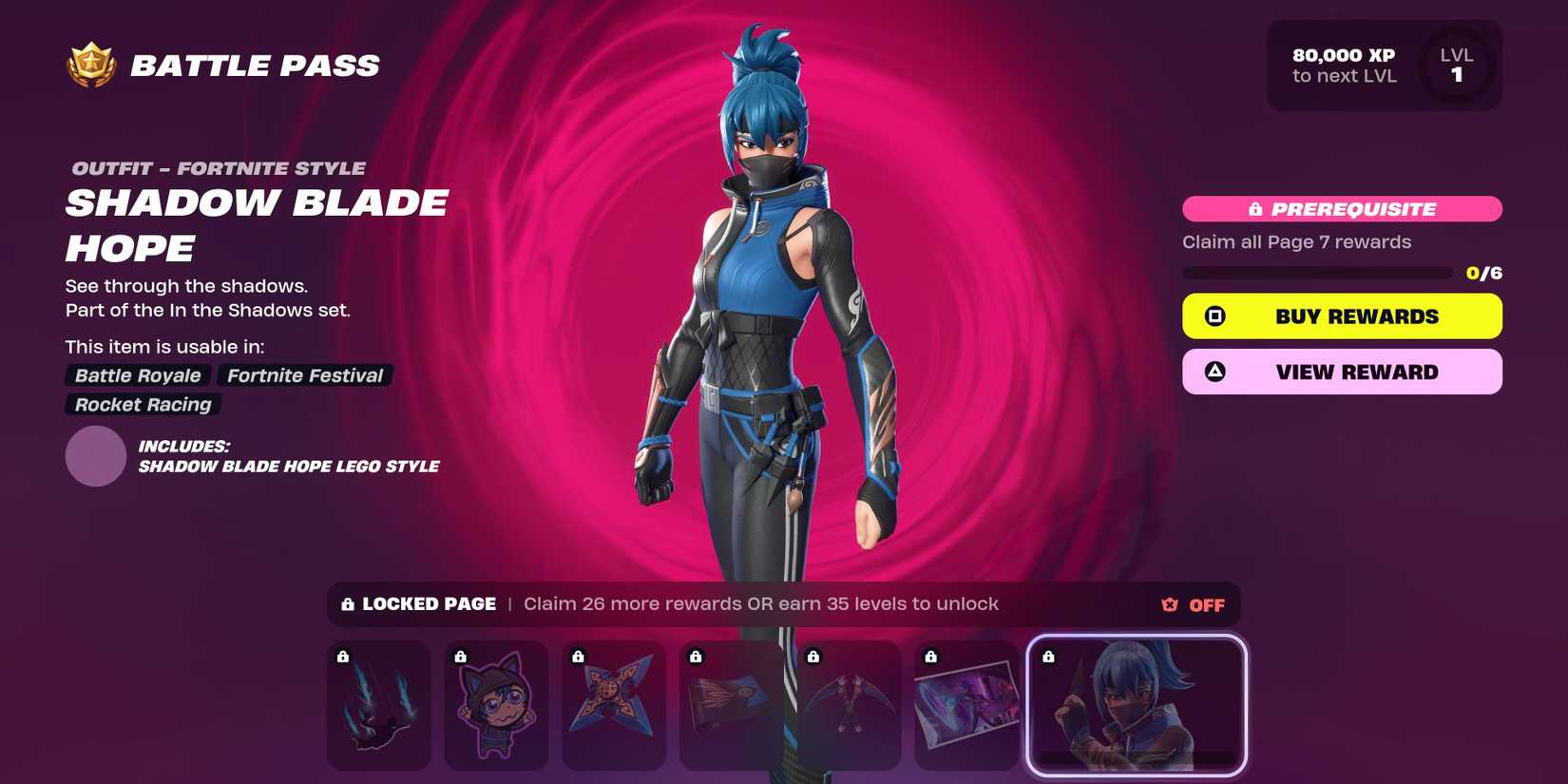Click the square-button icon inside BUY REWARDS

(x=1214, y=316)
